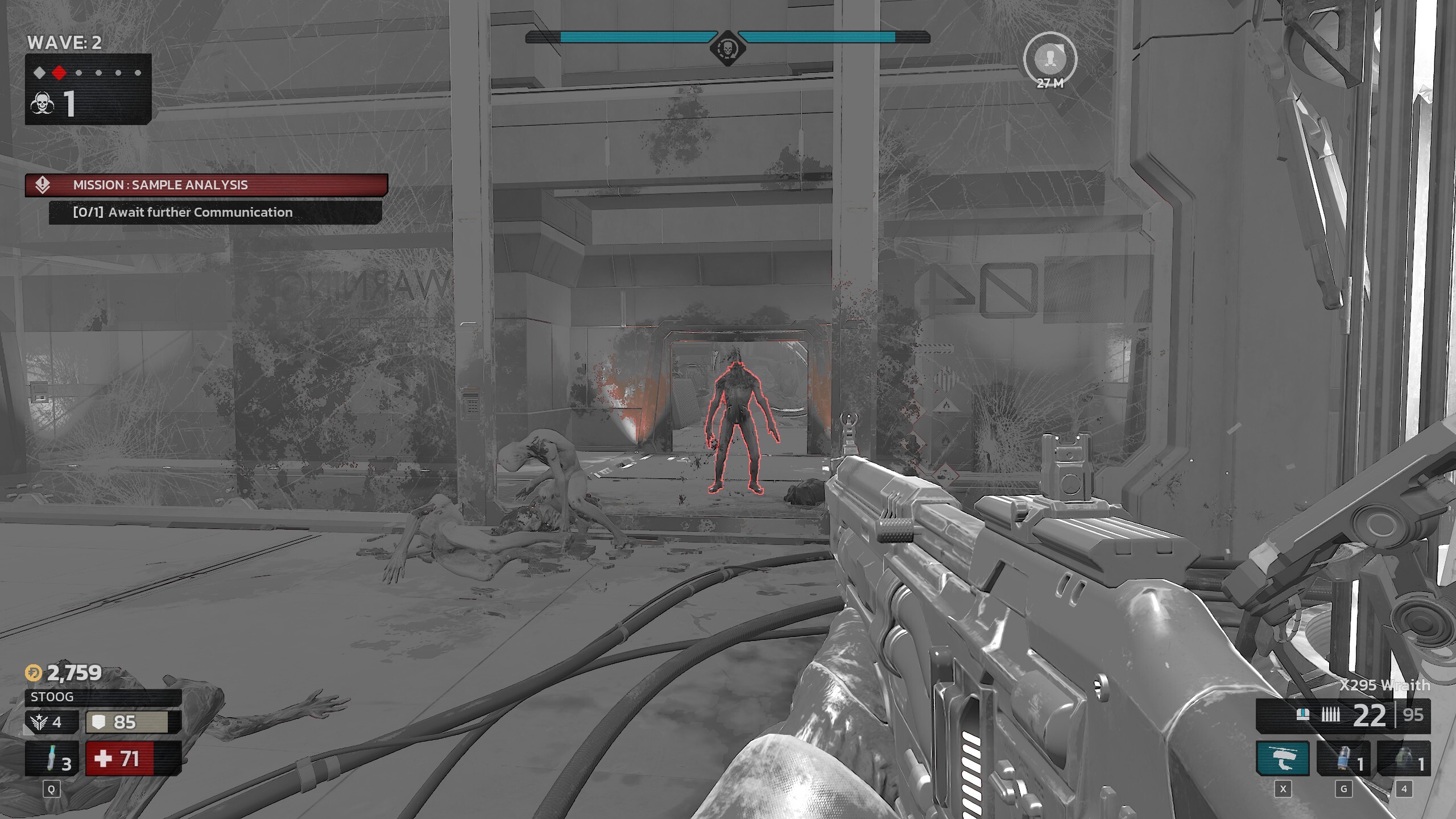Click the skull emblem on top bar
1456x819 pixels.
727,48
